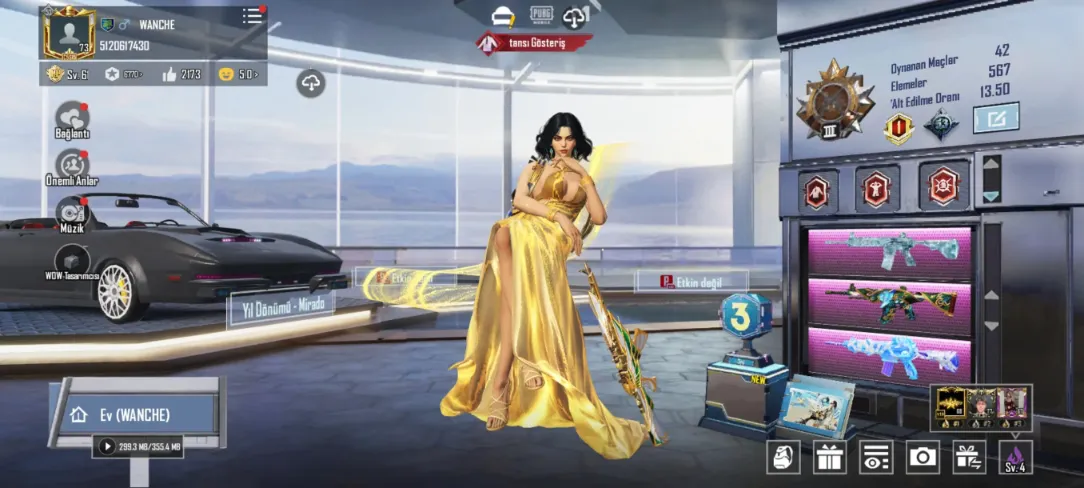Image resolution: width=1084 pixels, height=488 pixels.
Task: Open the gift exchange icon with arrows
Action: (968, 457)
